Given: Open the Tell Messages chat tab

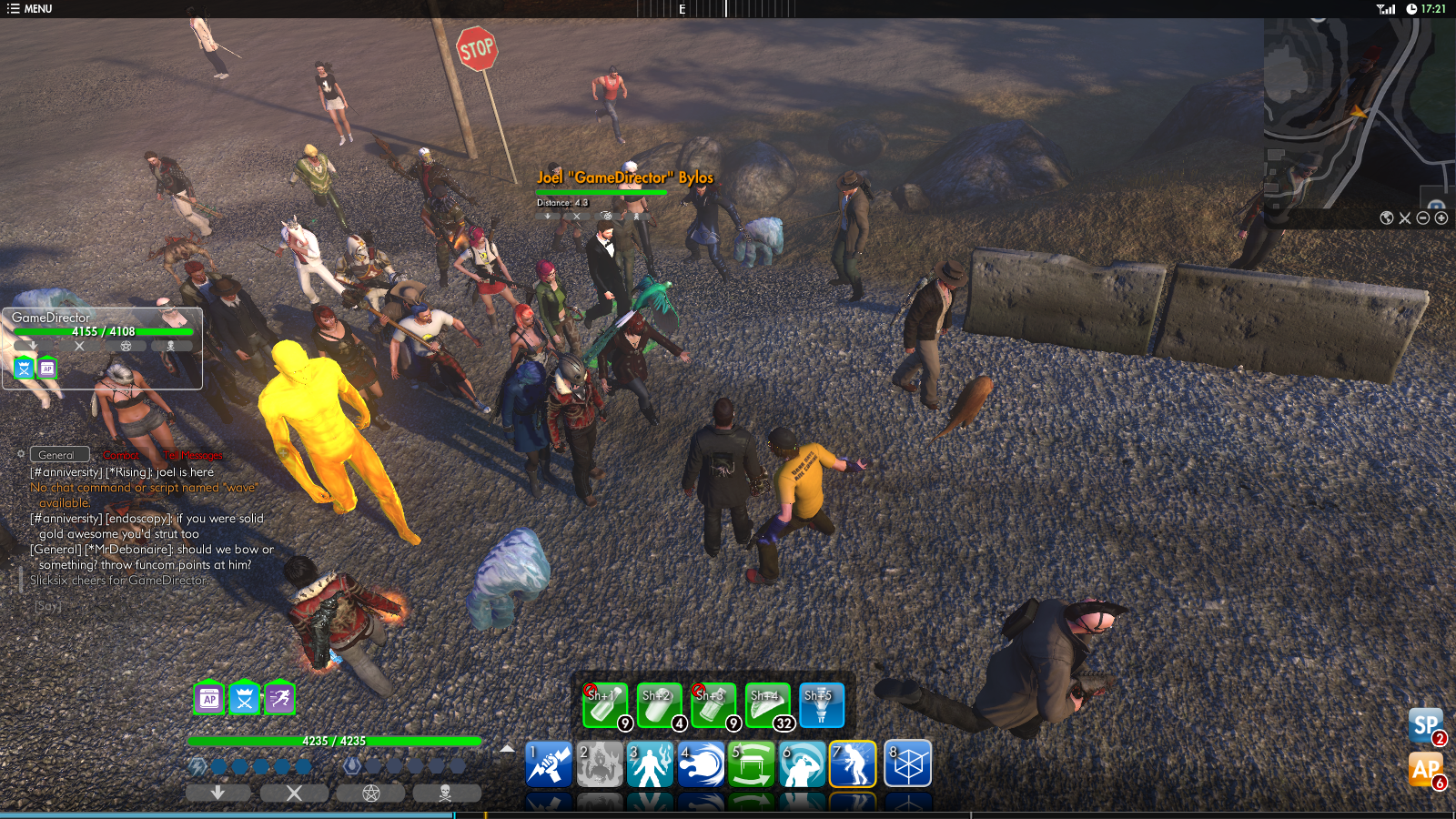Looking at the screenshot, I should (193, 455).
